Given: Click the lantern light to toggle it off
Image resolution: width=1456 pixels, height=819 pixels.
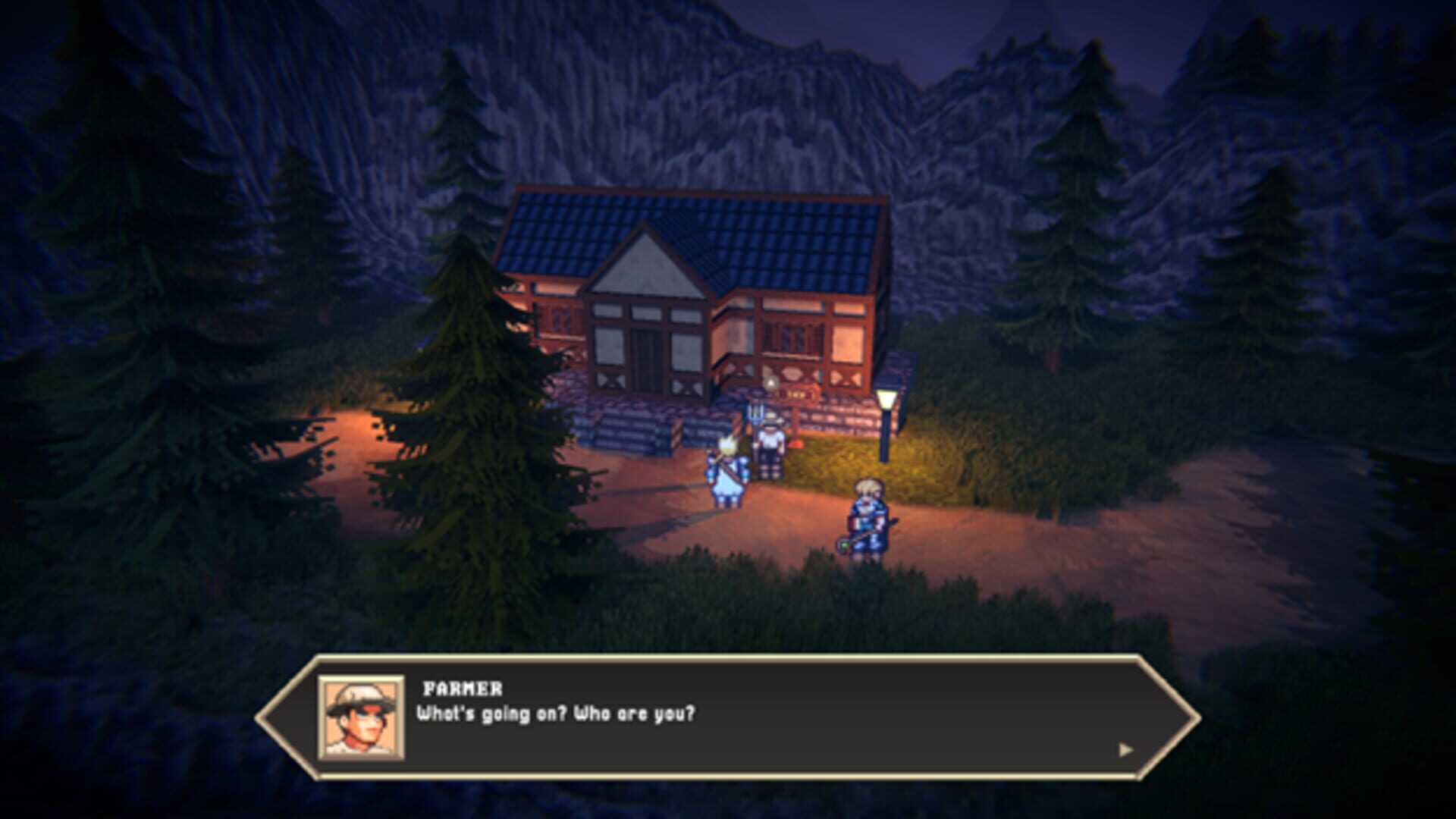Looking at the screenshot, I should point(885,400).
